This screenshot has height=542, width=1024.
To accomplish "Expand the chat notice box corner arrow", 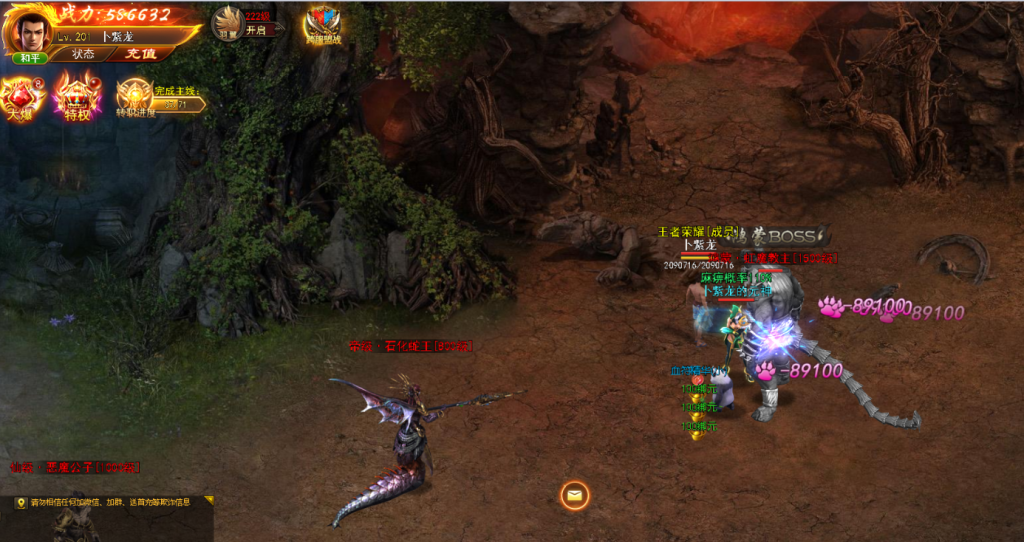I will [x=208, y=499].
